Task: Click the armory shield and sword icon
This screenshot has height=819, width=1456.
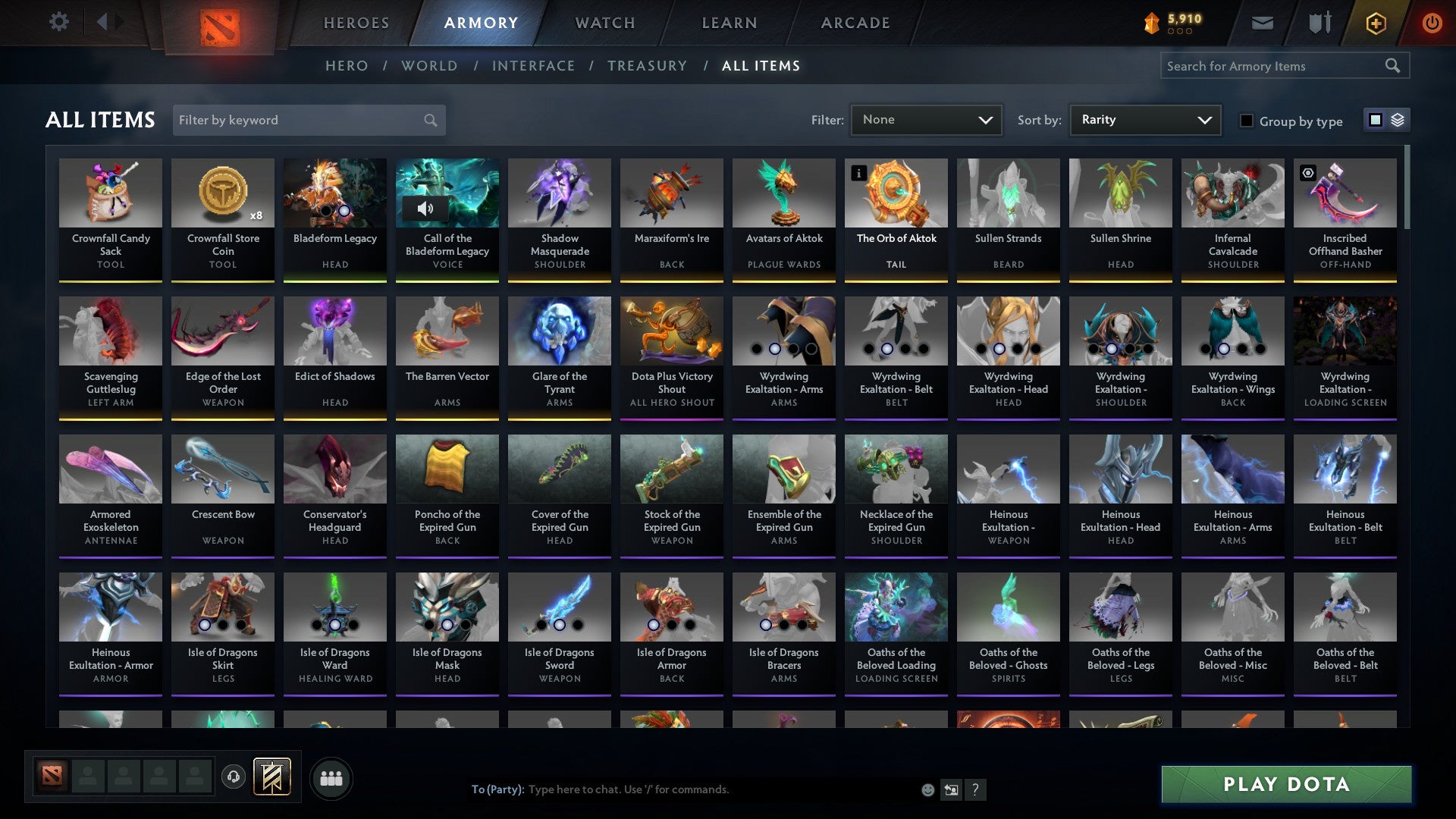Action: pos(1319,22)
